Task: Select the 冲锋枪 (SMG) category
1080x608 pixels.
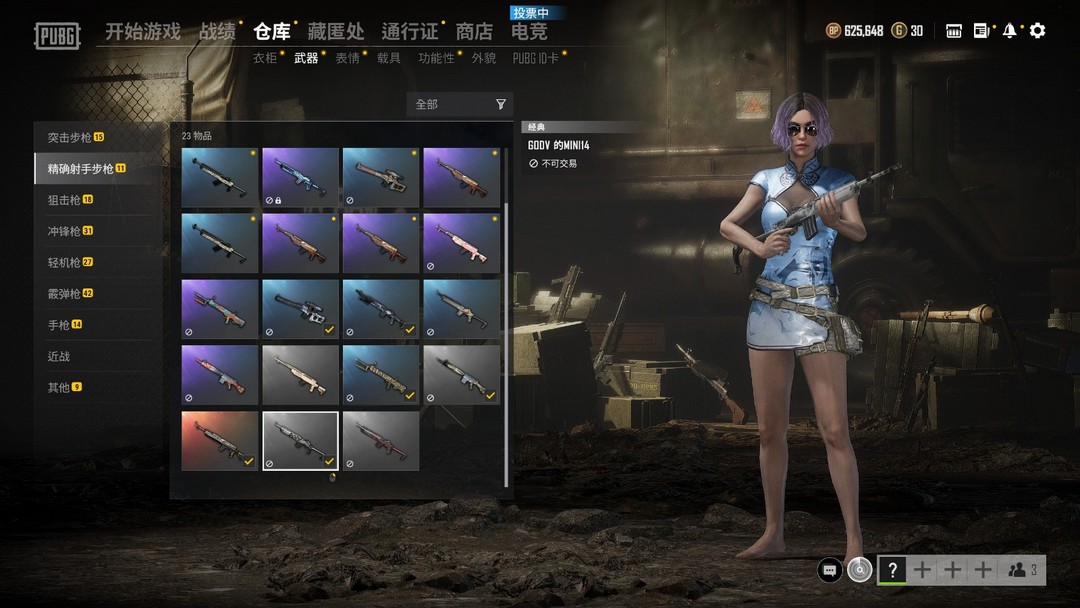Action: pos(70,231)
